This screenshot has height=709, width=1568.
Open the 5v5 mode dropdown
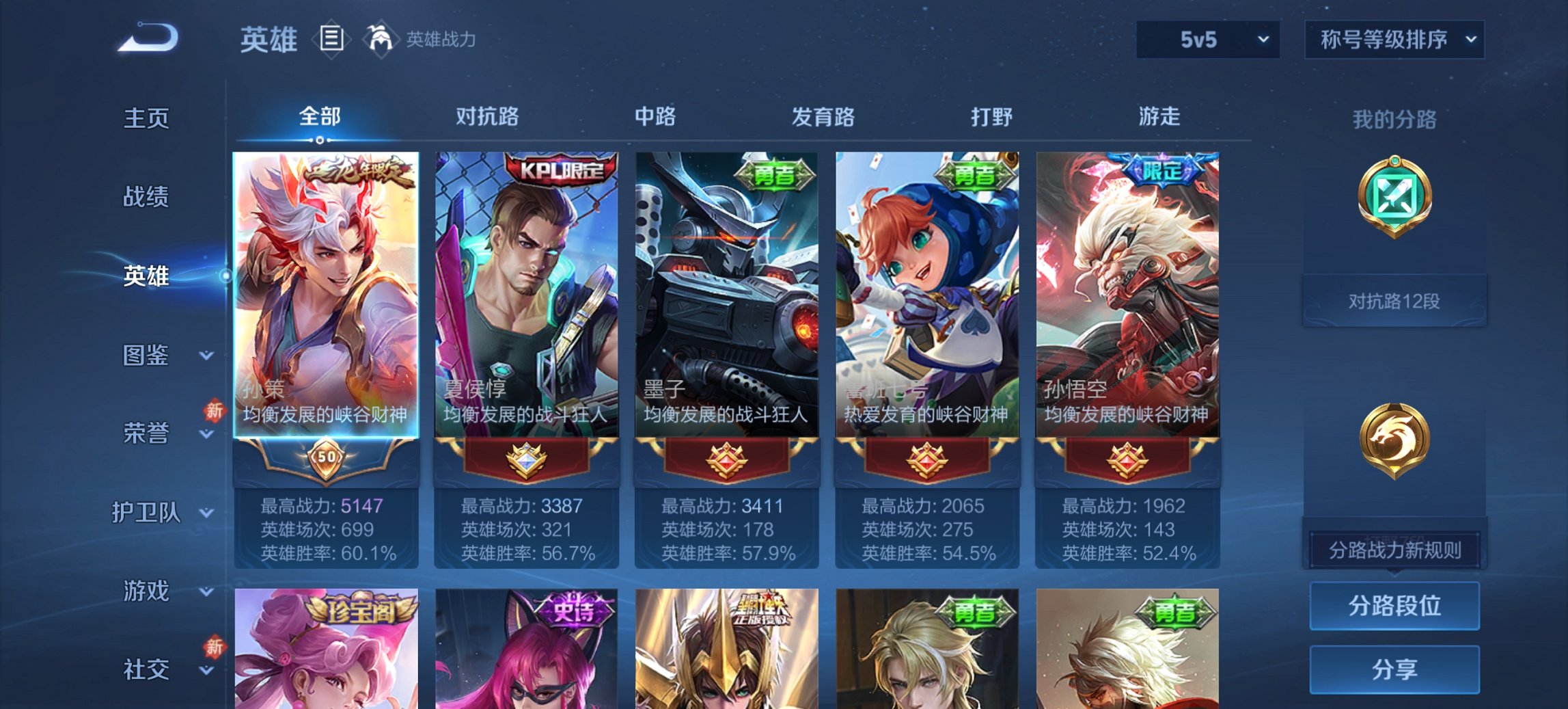coord(1207,39)
